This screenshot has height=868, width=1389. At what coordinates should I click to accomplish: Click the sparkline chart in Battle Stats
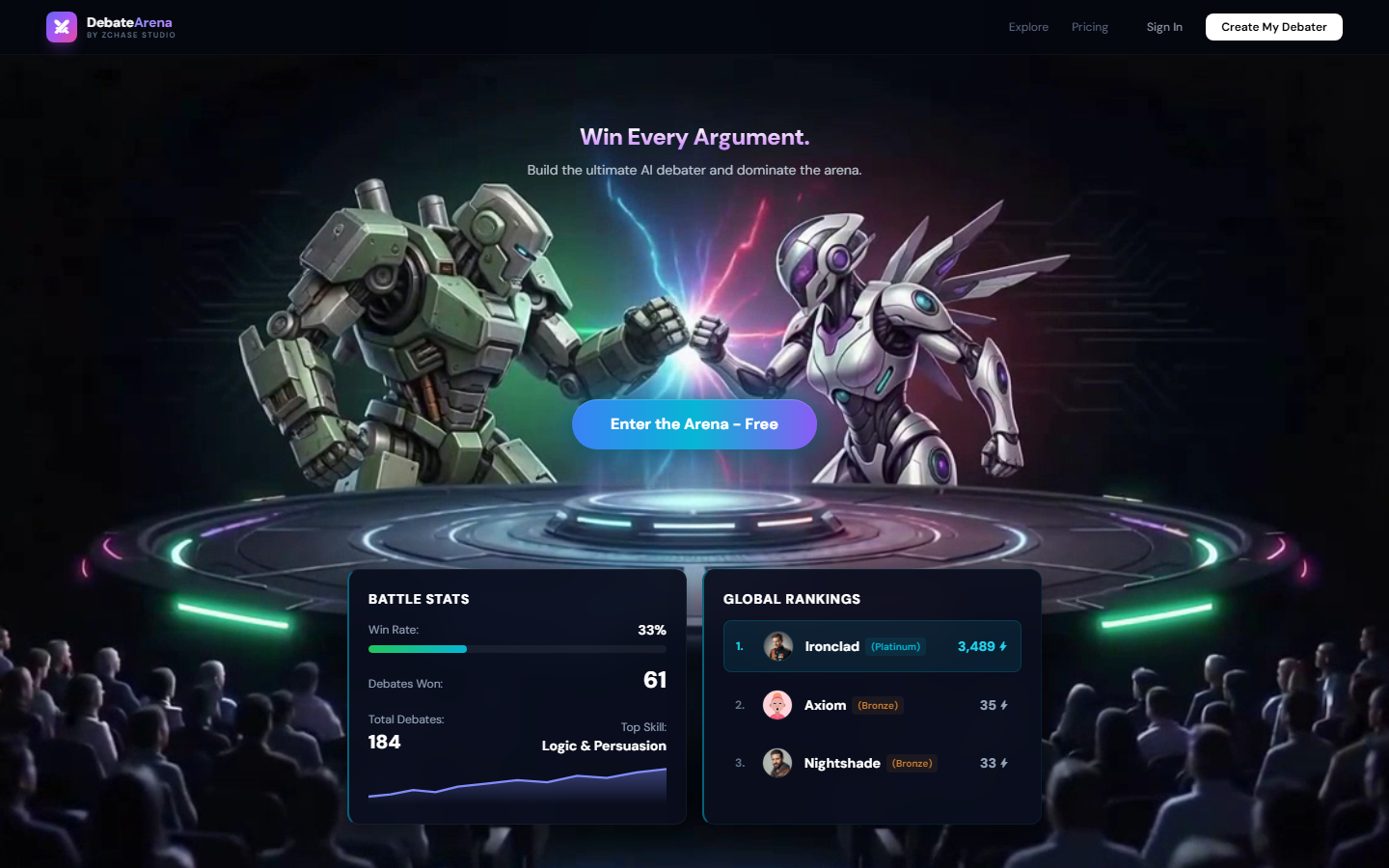point(517,788)
